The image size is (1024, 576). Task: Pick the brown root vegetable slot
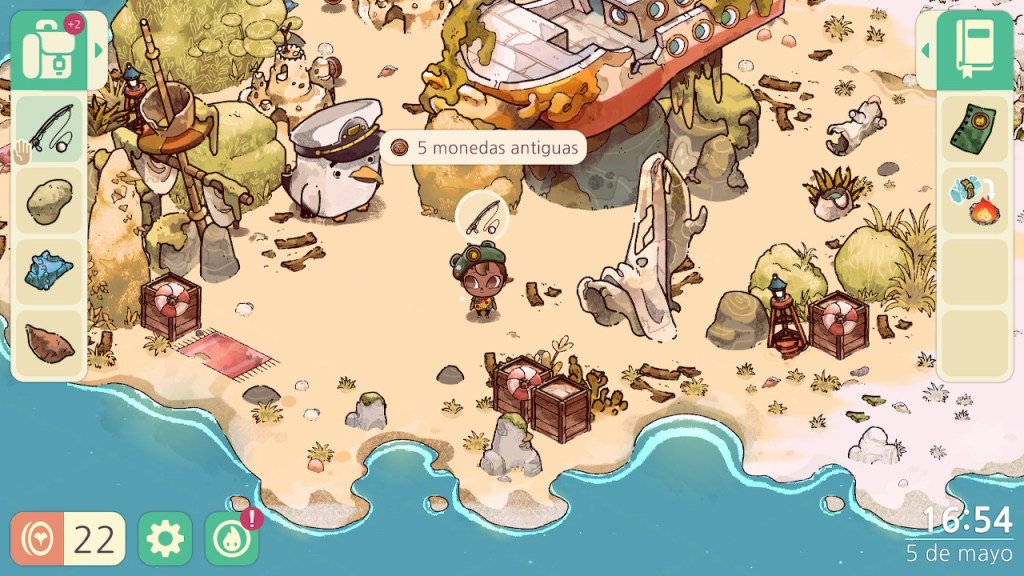click(49, 343)
